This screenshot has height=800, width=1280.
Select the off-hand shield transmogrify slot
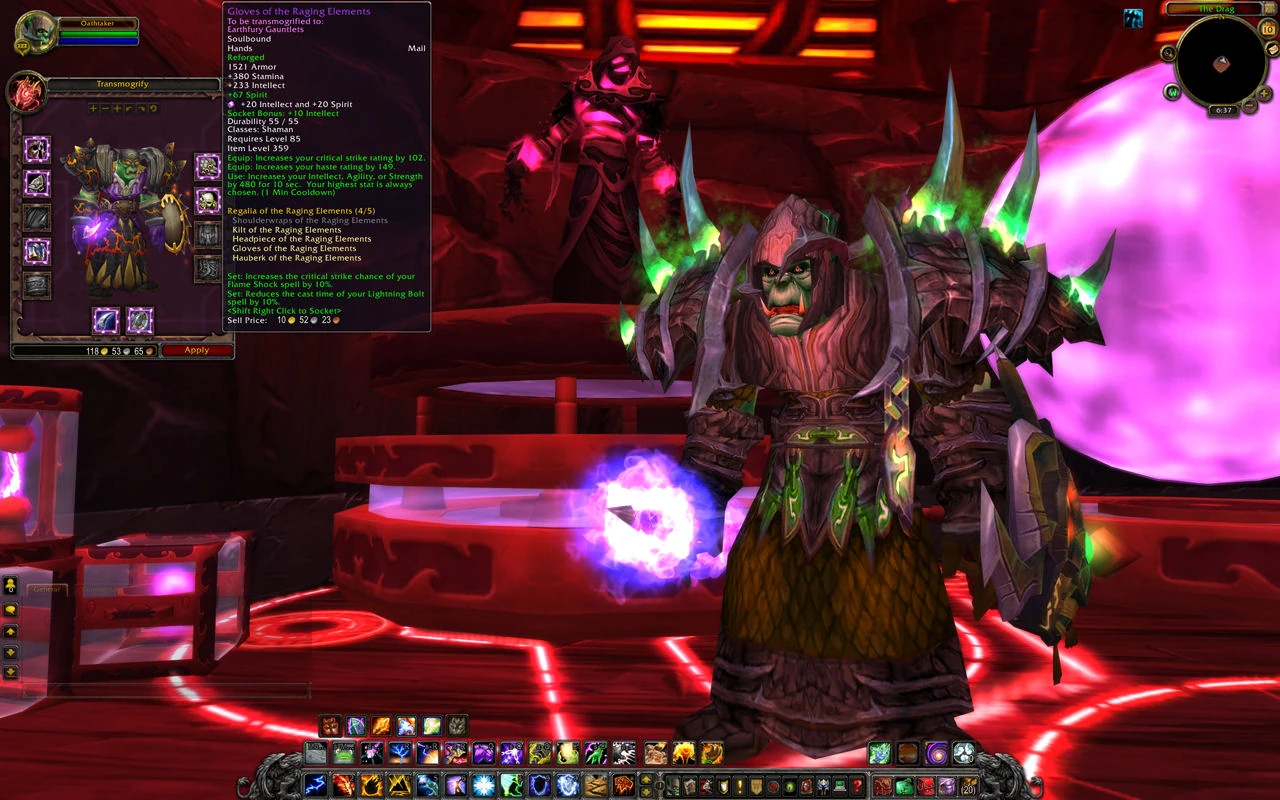[140, 320]
